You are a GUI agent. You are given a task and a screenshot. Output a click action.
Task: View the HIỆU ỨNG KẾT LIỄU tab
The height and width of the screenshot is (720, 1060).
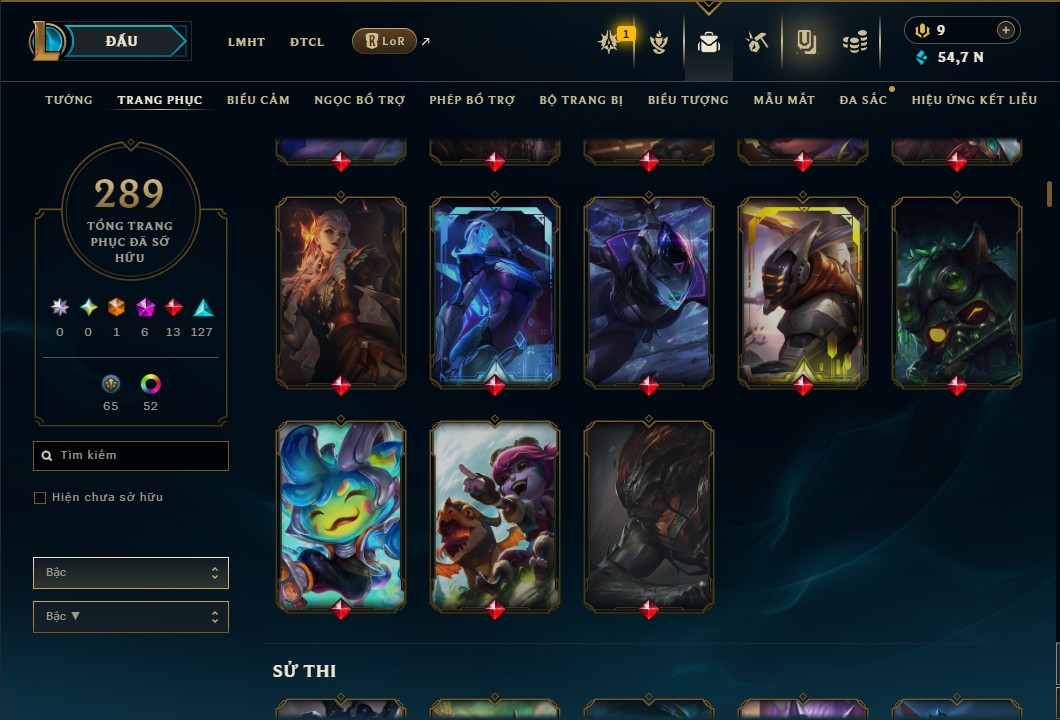(x=975, y=100)
